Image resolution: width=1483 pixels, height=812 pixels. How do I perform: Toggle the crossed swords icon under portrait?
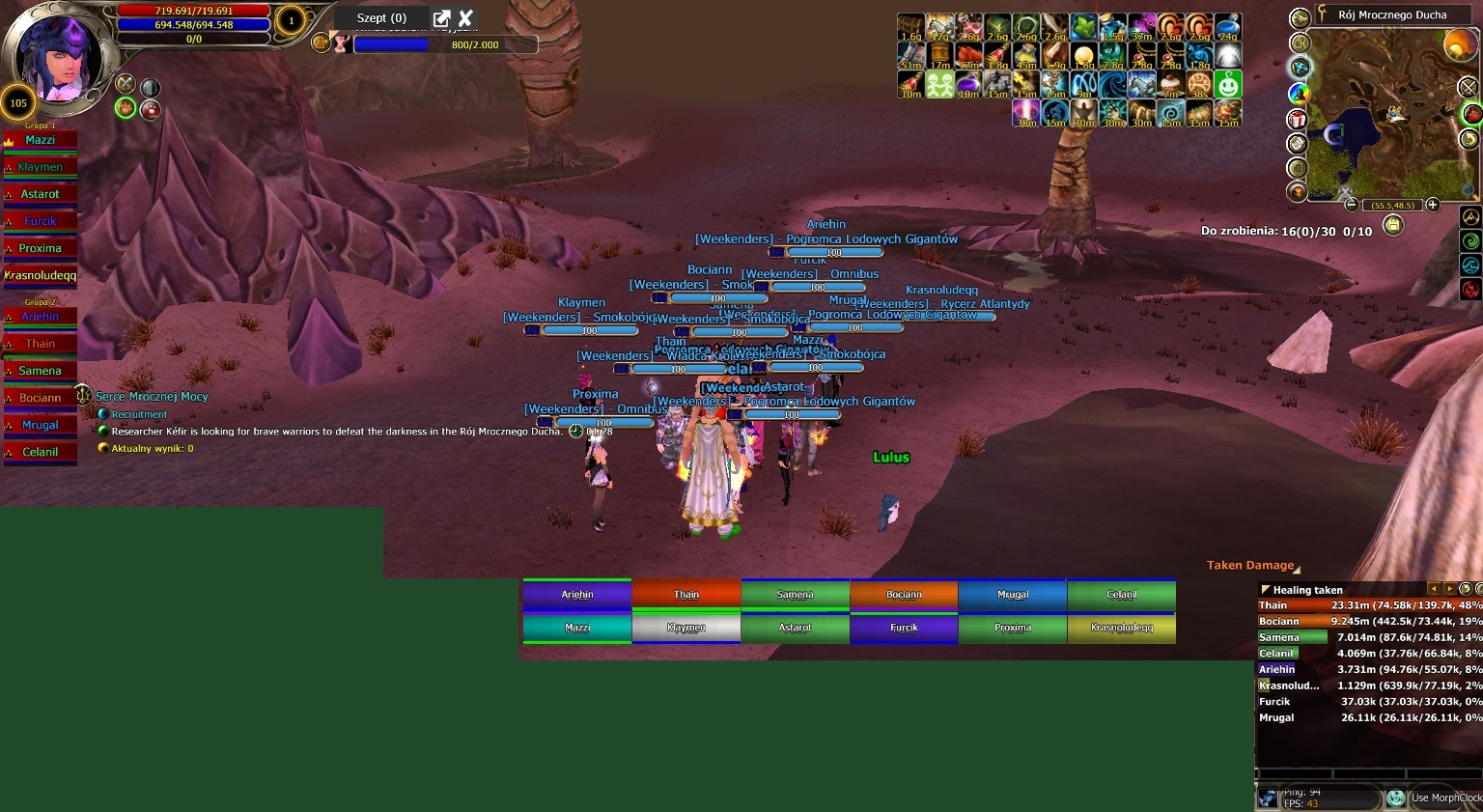(126, 84)
